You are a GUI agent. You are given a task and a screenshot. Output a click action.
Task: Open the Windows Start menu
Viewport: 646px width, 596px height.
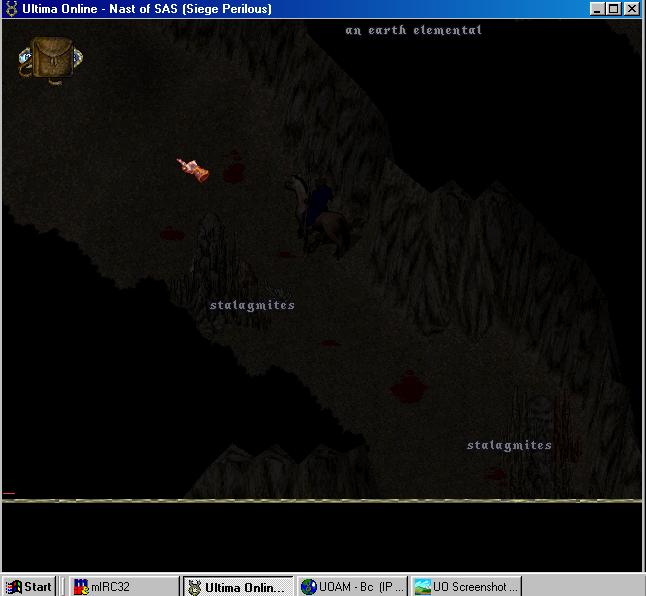(28, 587)
